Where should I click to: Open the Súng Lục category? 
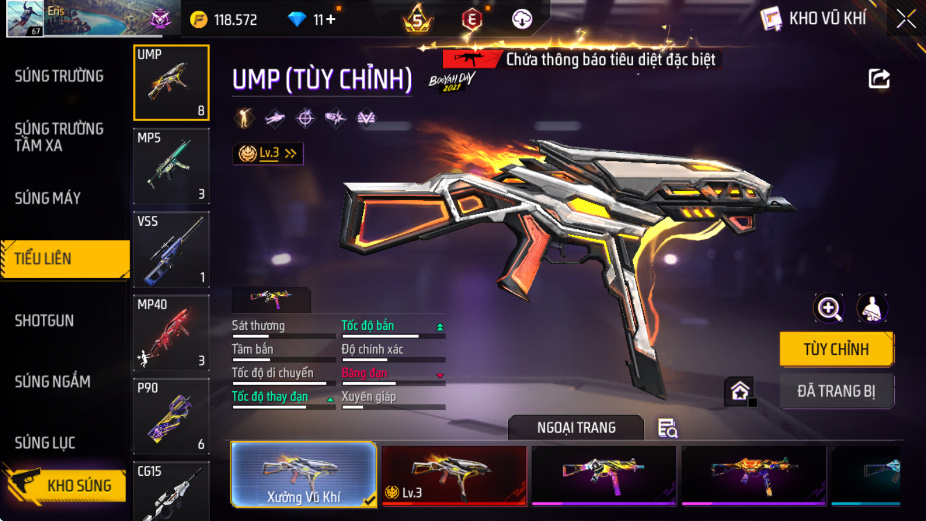tap(45, 442)
